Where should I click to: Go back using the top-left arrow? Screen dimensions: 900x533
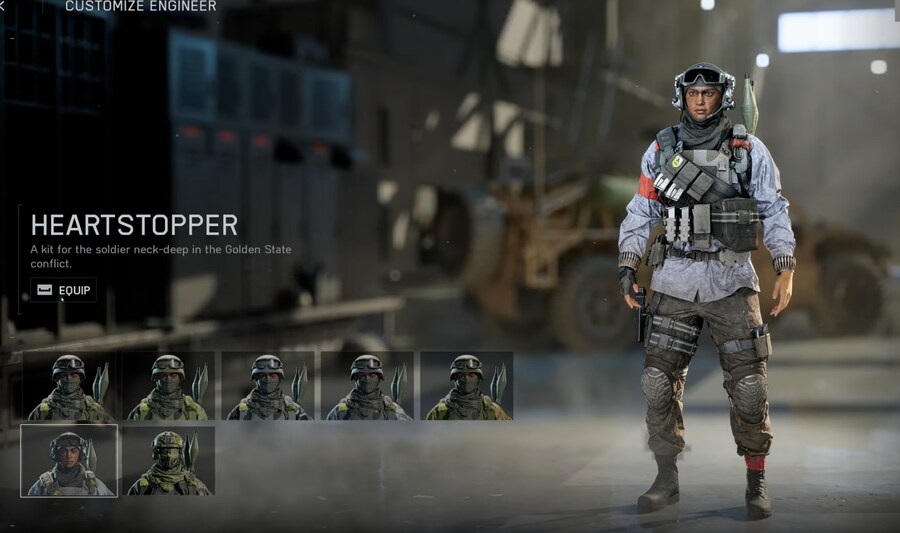tap(3, 6)
